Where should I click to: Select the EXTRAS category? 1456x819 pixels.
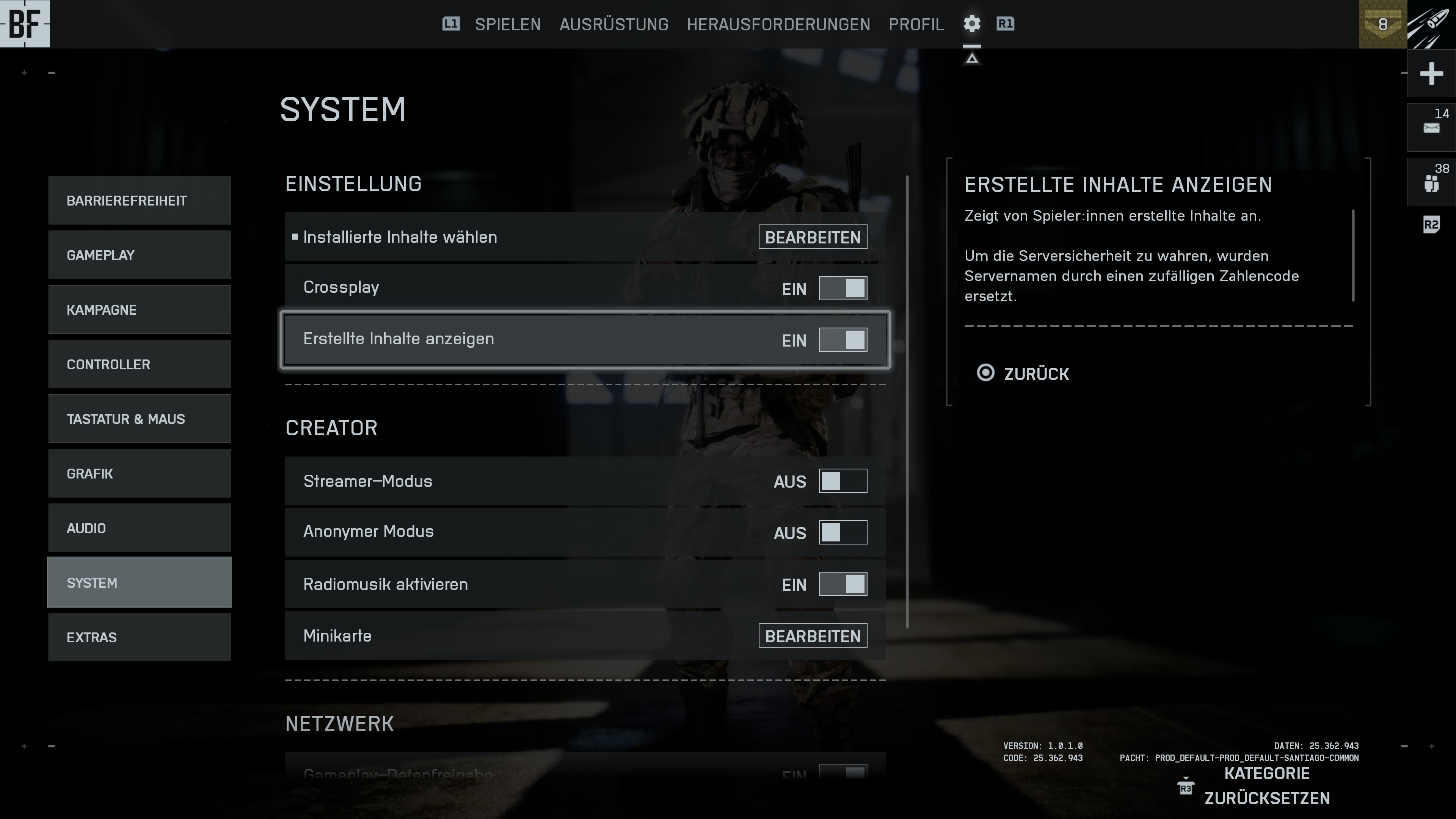click(x=139, y=637)
